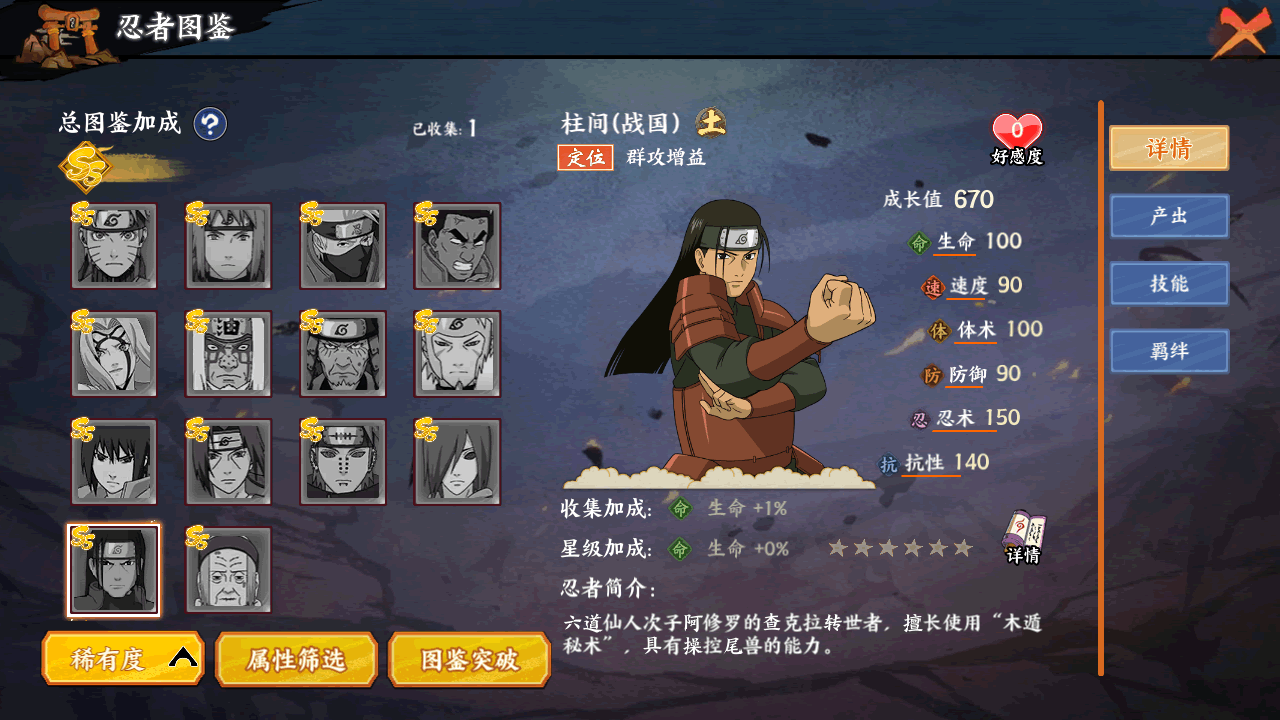Viewport: 1280px width, 720px height.
Task: Click the question mark help icon
Action: [x=210, y=124]
